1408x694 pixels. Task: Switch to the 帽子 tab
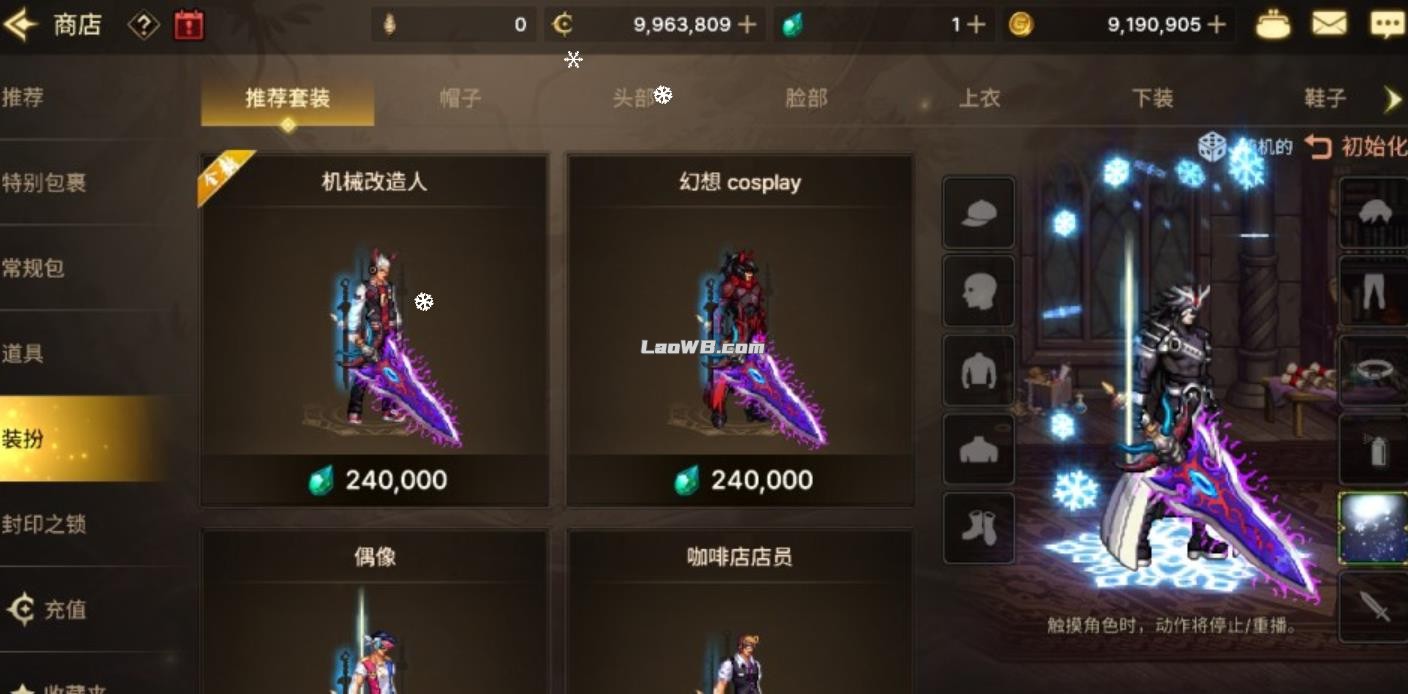[460, 98]
